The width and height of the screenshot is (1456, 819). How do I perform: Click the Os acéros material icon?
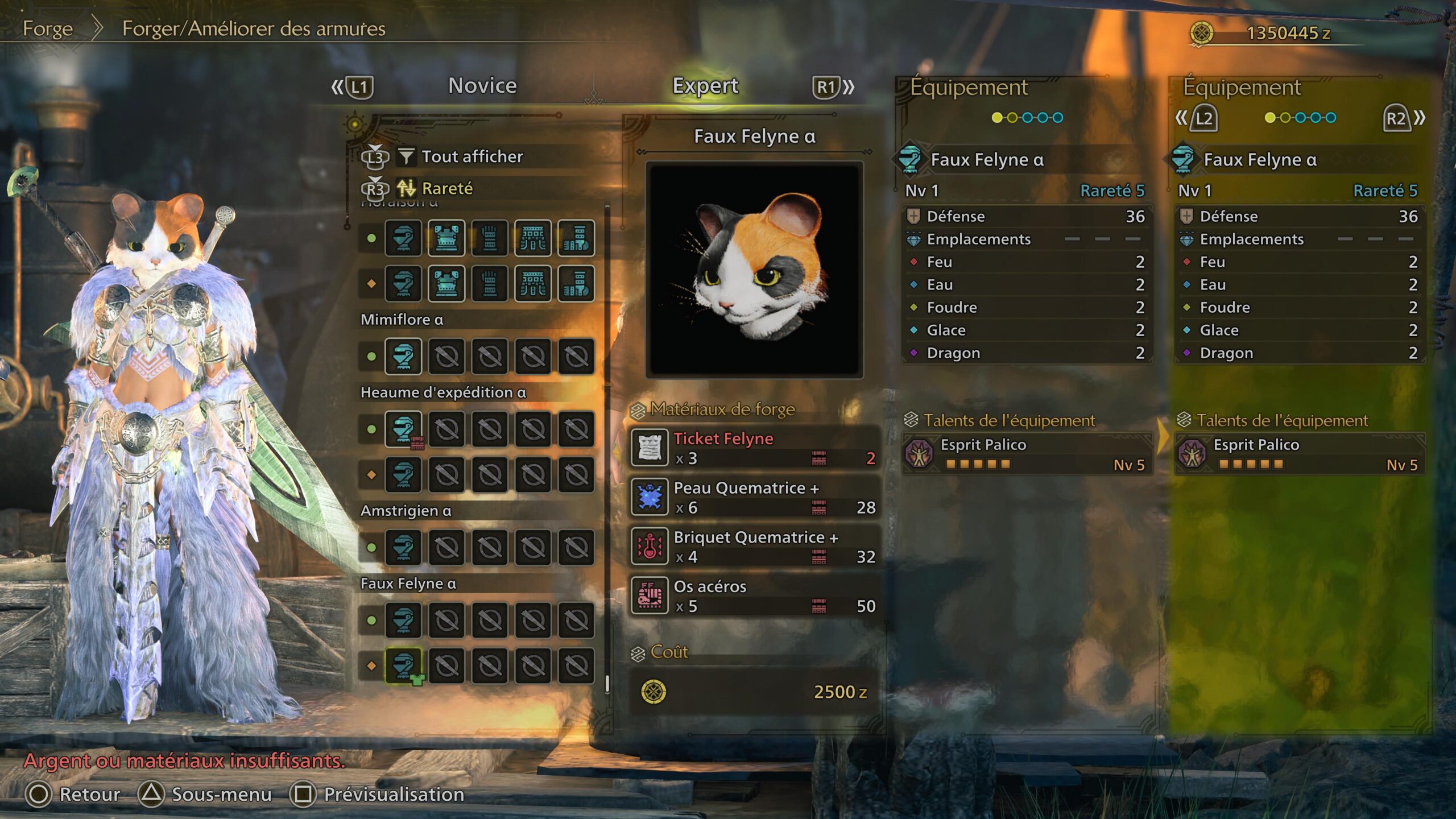click(648, 597)
